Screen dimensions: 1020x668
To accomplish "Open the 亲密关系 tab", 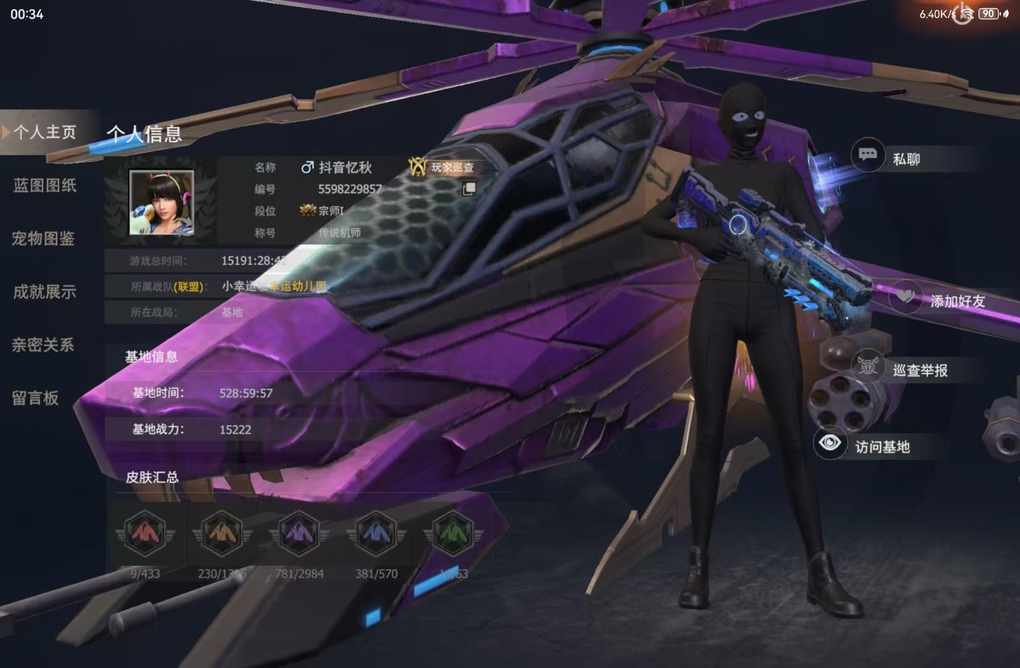I will pyautogui.click(x=44, y=344).
